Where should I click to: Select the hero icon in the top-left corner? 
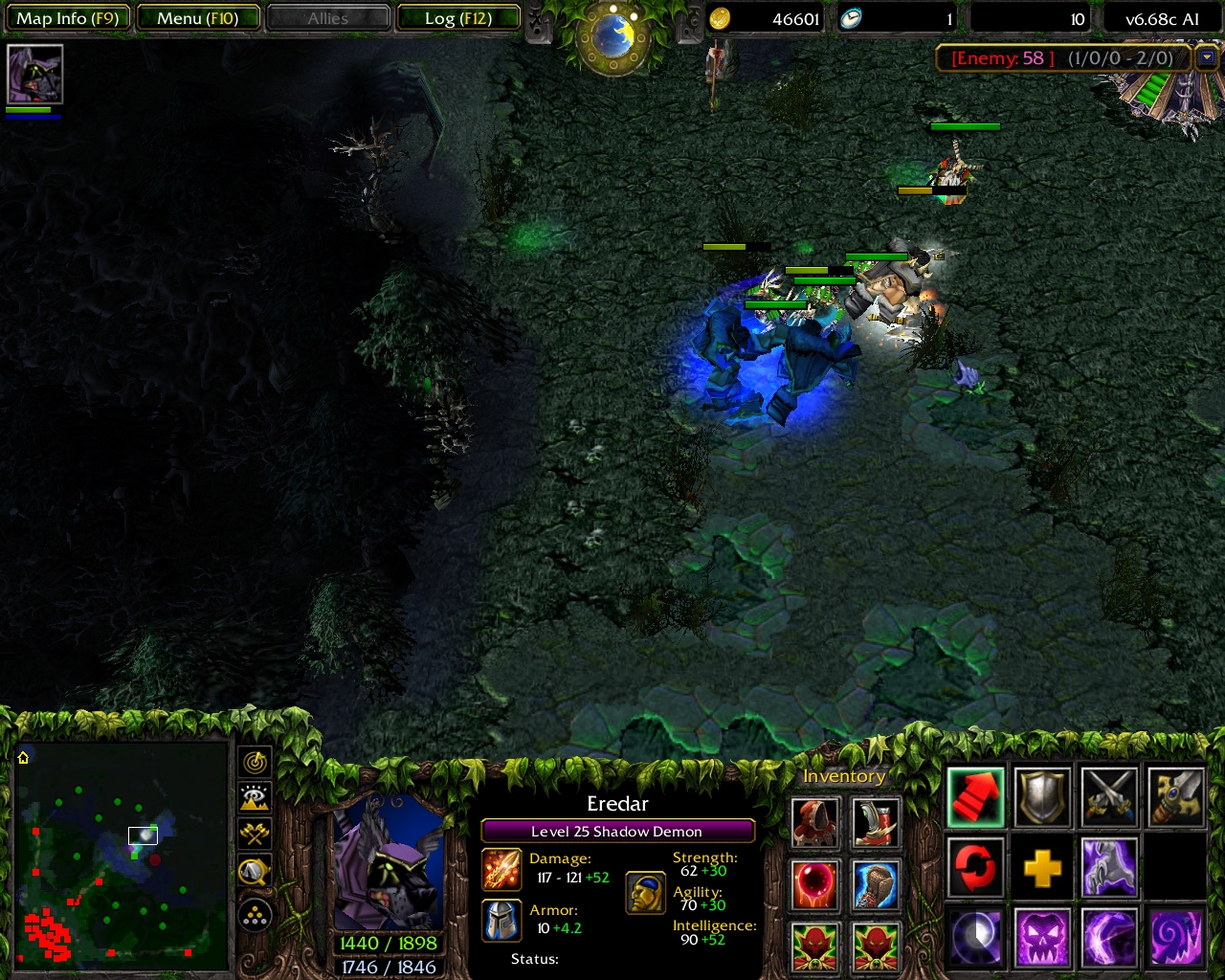pos(35,74)
